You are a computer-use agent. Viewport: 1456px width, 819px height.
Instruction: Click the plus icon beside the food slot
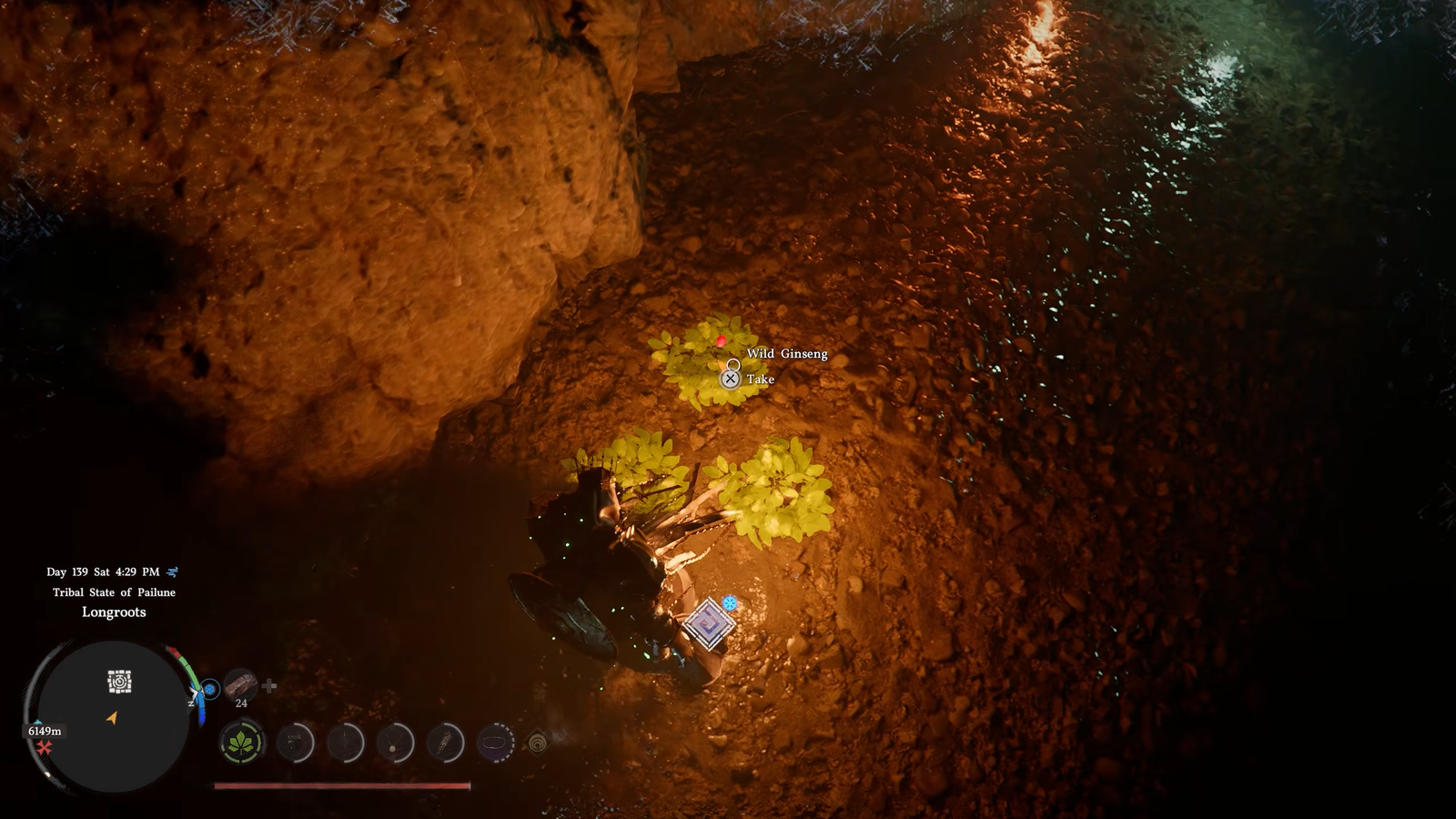pos(269,686)
